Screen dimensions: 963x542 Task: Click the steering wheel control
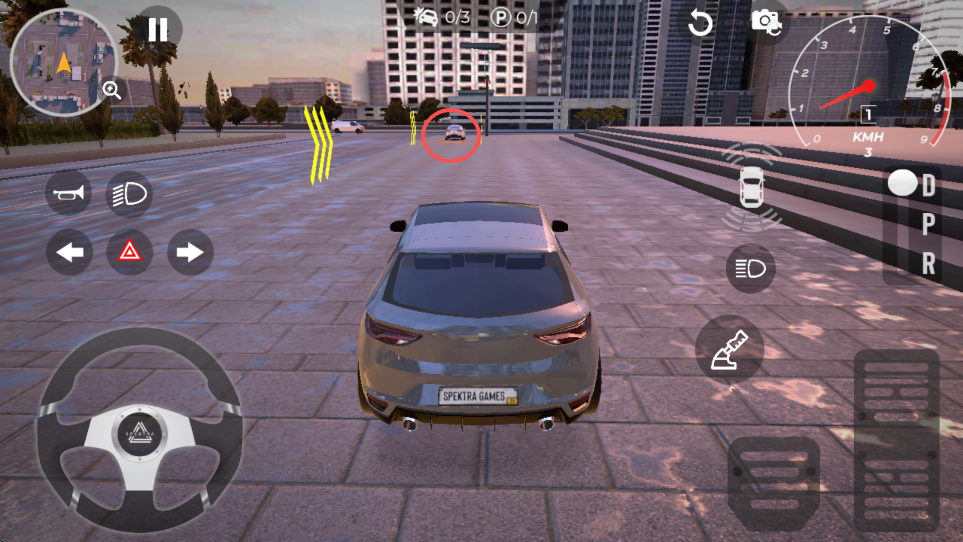pos(138,430)
